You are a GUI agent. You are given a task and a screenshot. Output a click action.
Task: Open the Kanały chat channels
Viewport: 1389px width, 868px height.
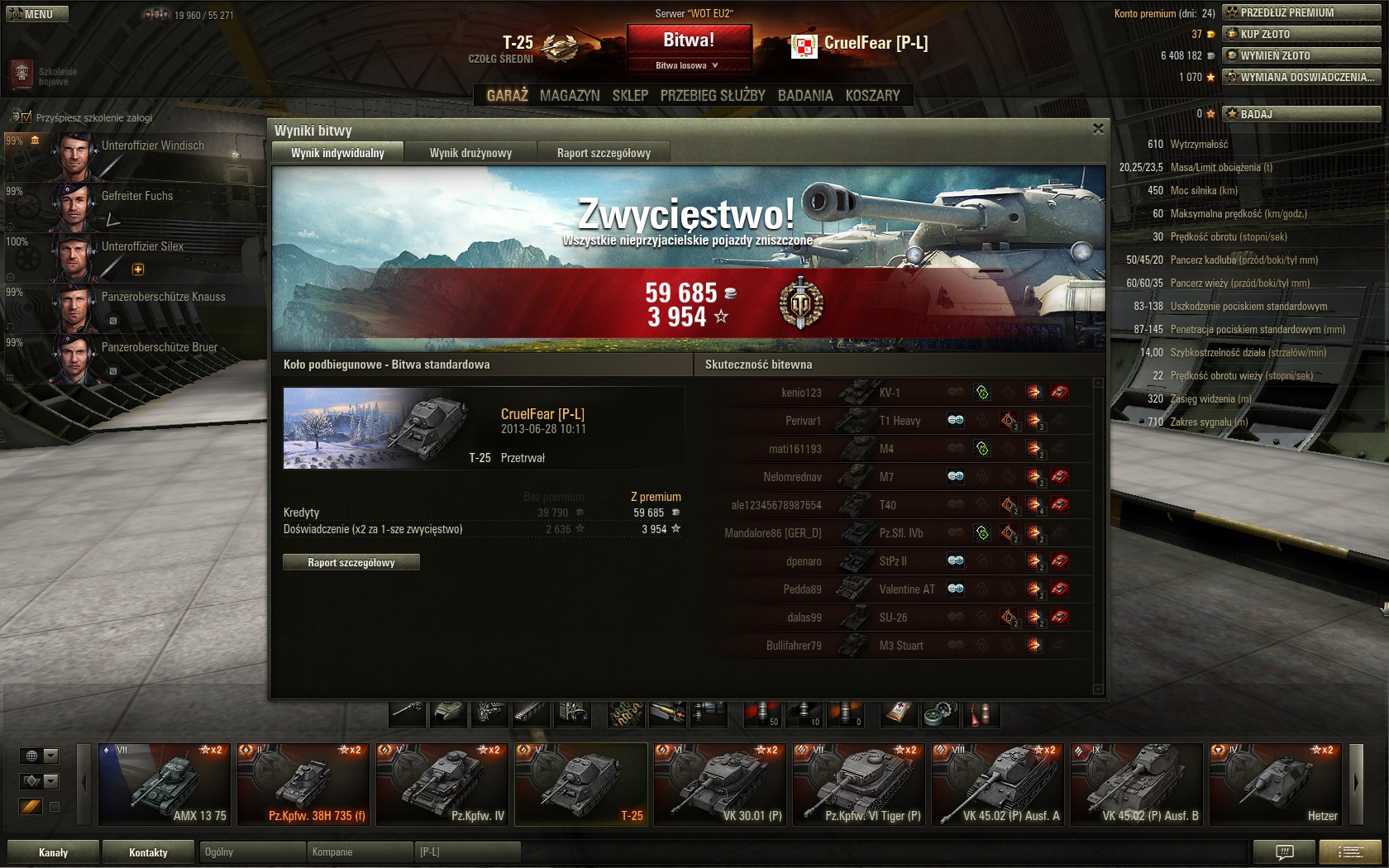coord(54,852)
